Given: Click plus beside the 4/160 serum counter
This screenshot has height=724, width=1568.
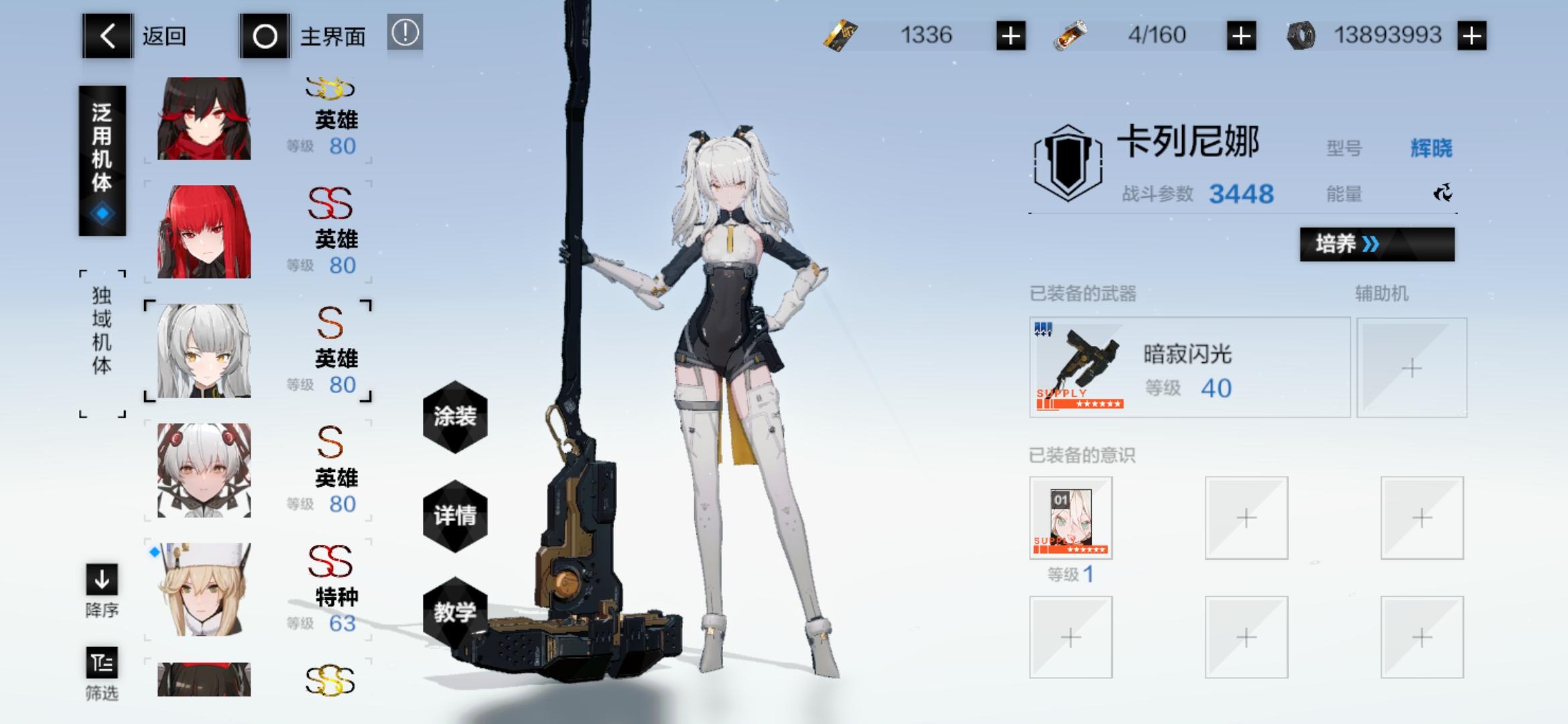Looking at the screenshot, I should pos(1241,35).
